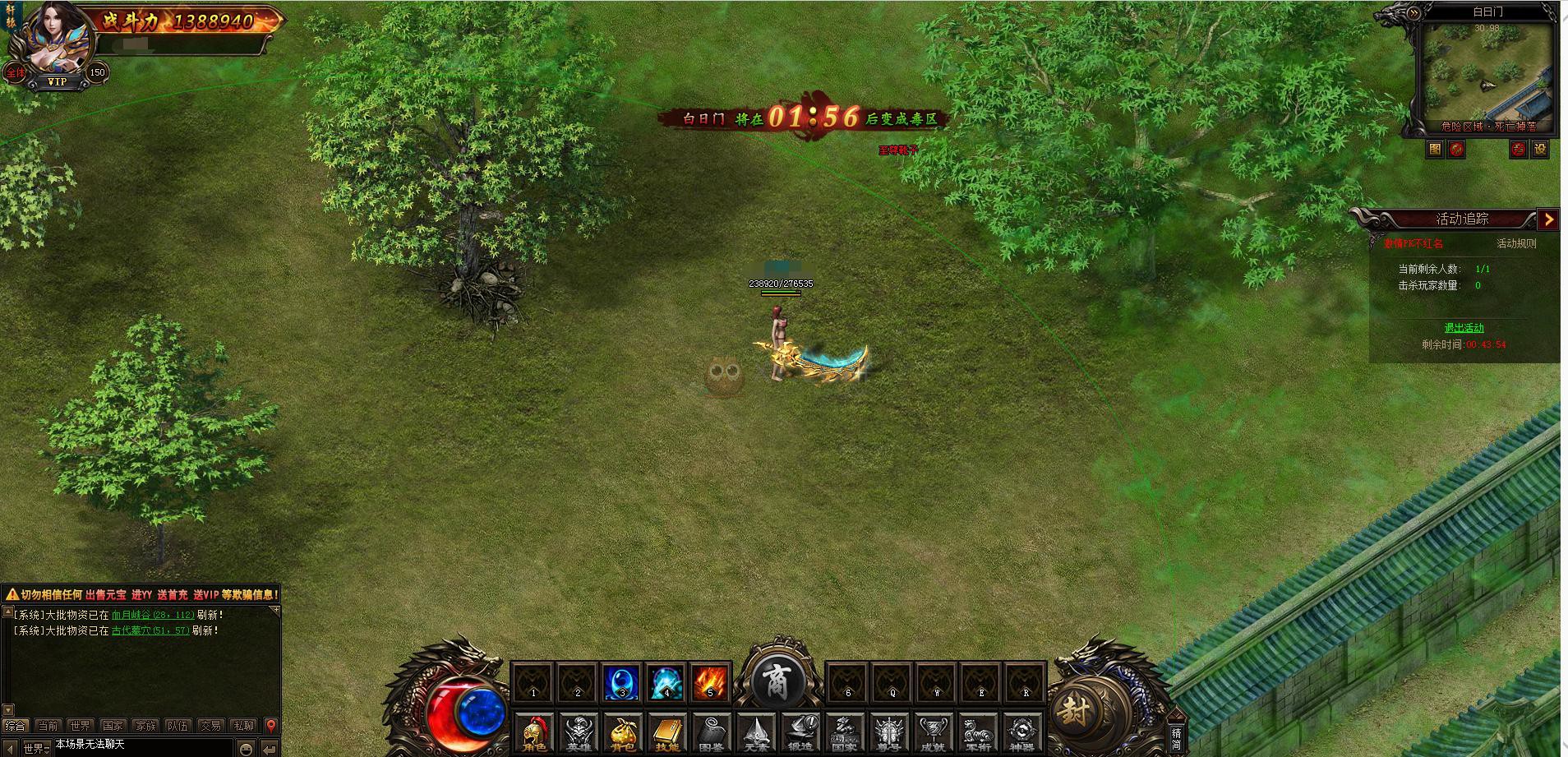View the 活动规则 activity rules

click(1515, 243)
